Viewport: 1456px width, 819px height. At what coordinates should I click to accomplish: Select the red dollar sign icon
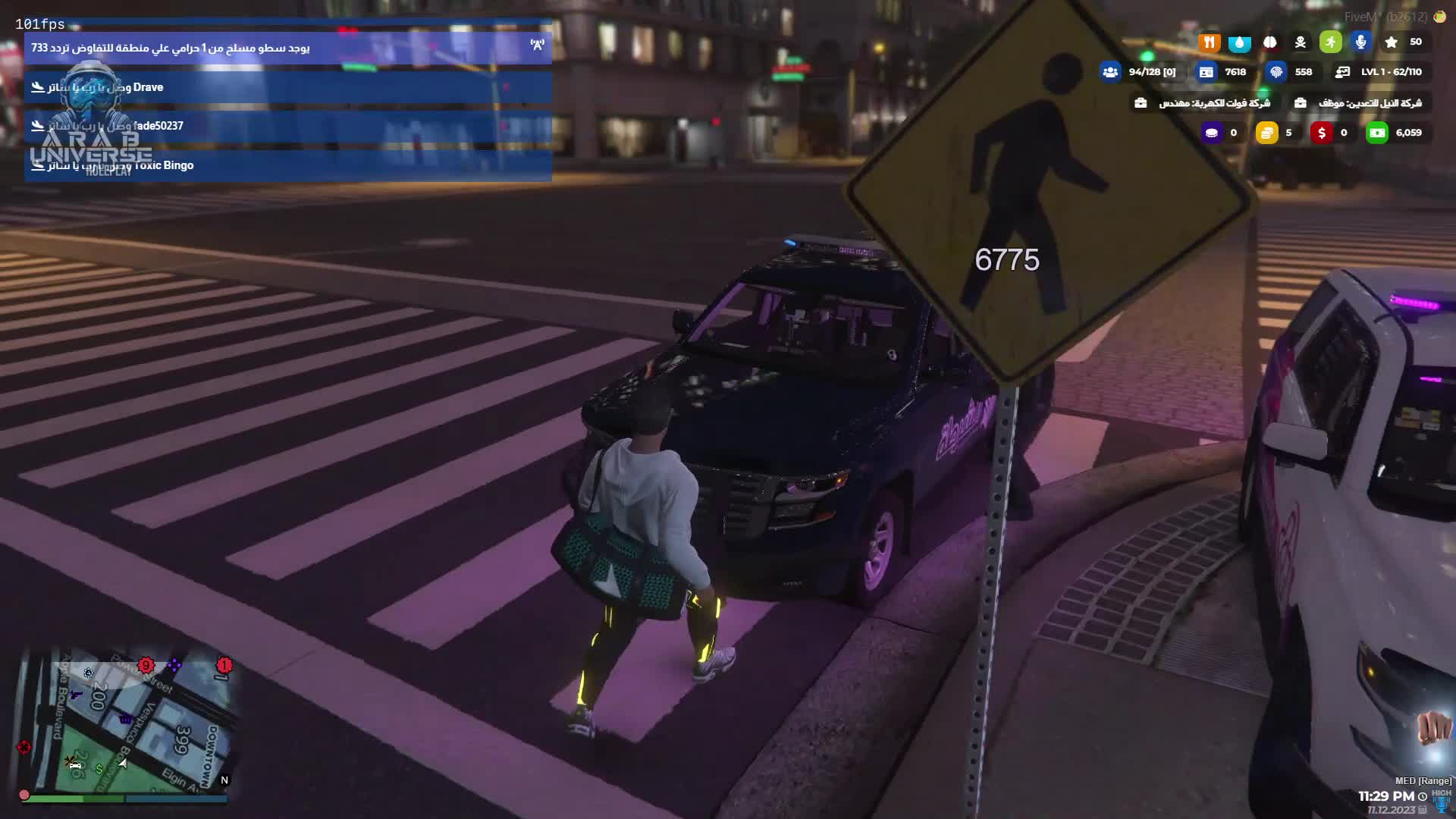point(1322,133)
